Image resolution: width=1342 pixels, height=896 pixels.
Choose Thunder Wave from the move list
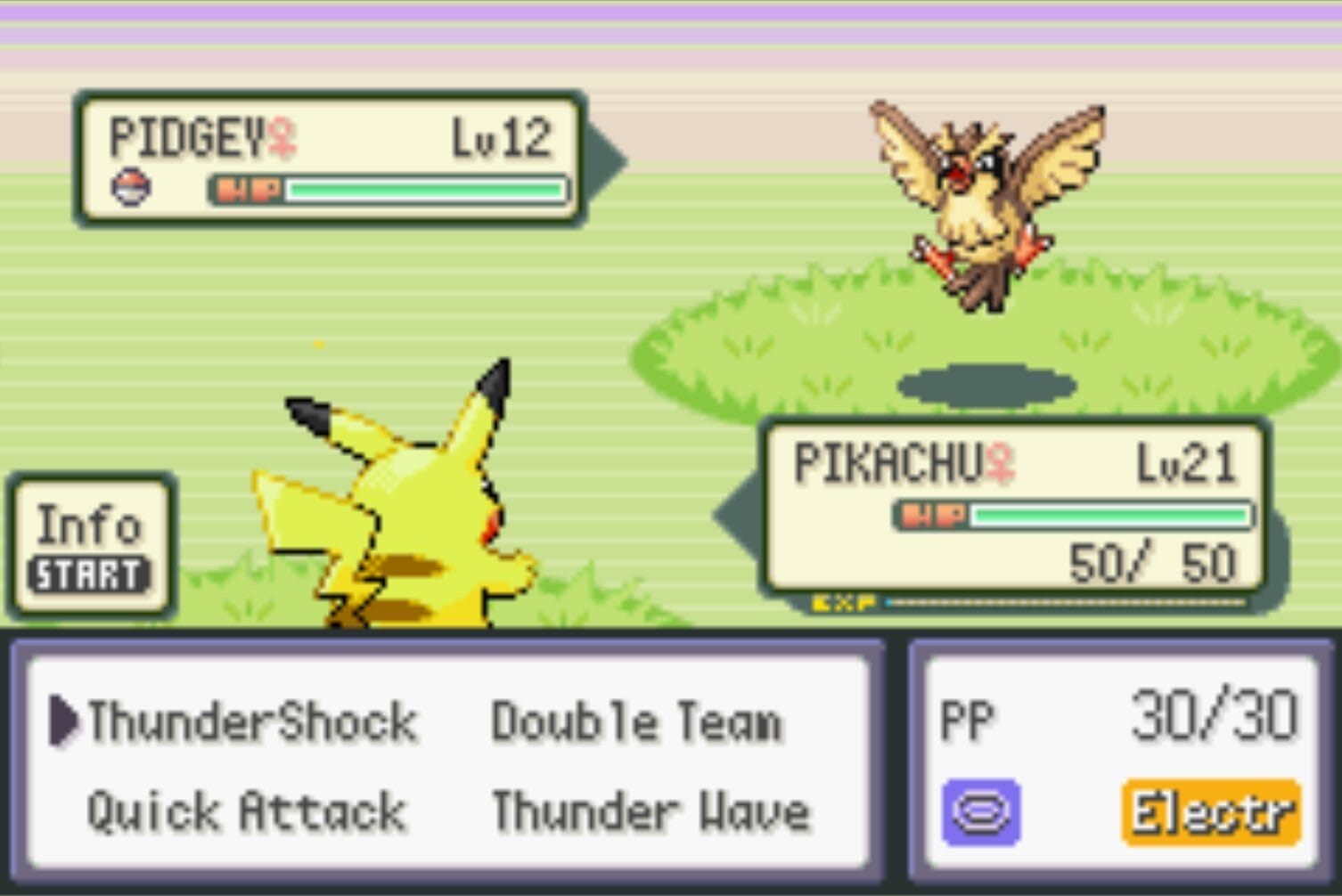tap(653, 810)
